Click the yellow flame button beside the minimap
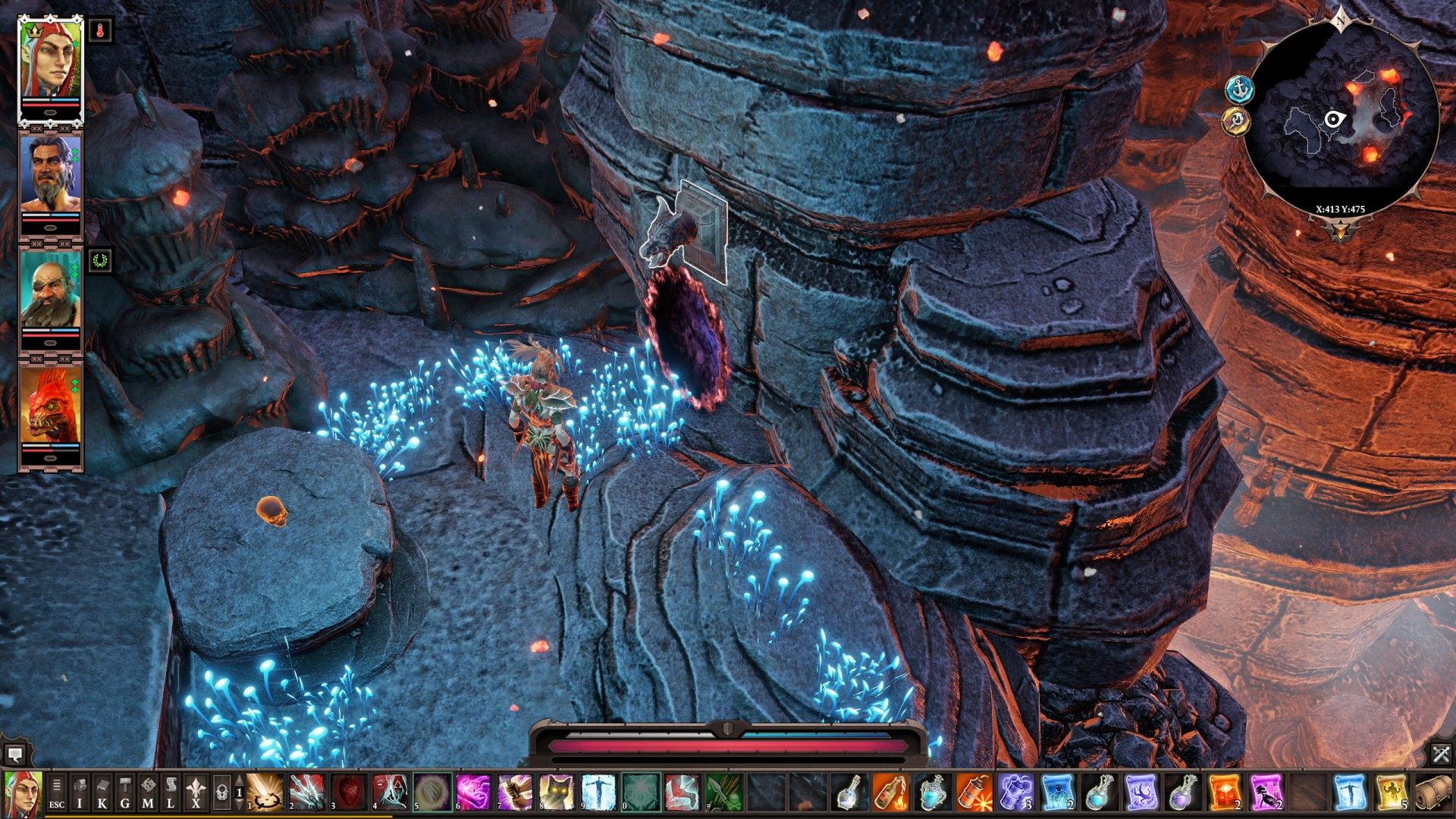Viewport: 1456px width, 819px height. [x=1237, y=121]
